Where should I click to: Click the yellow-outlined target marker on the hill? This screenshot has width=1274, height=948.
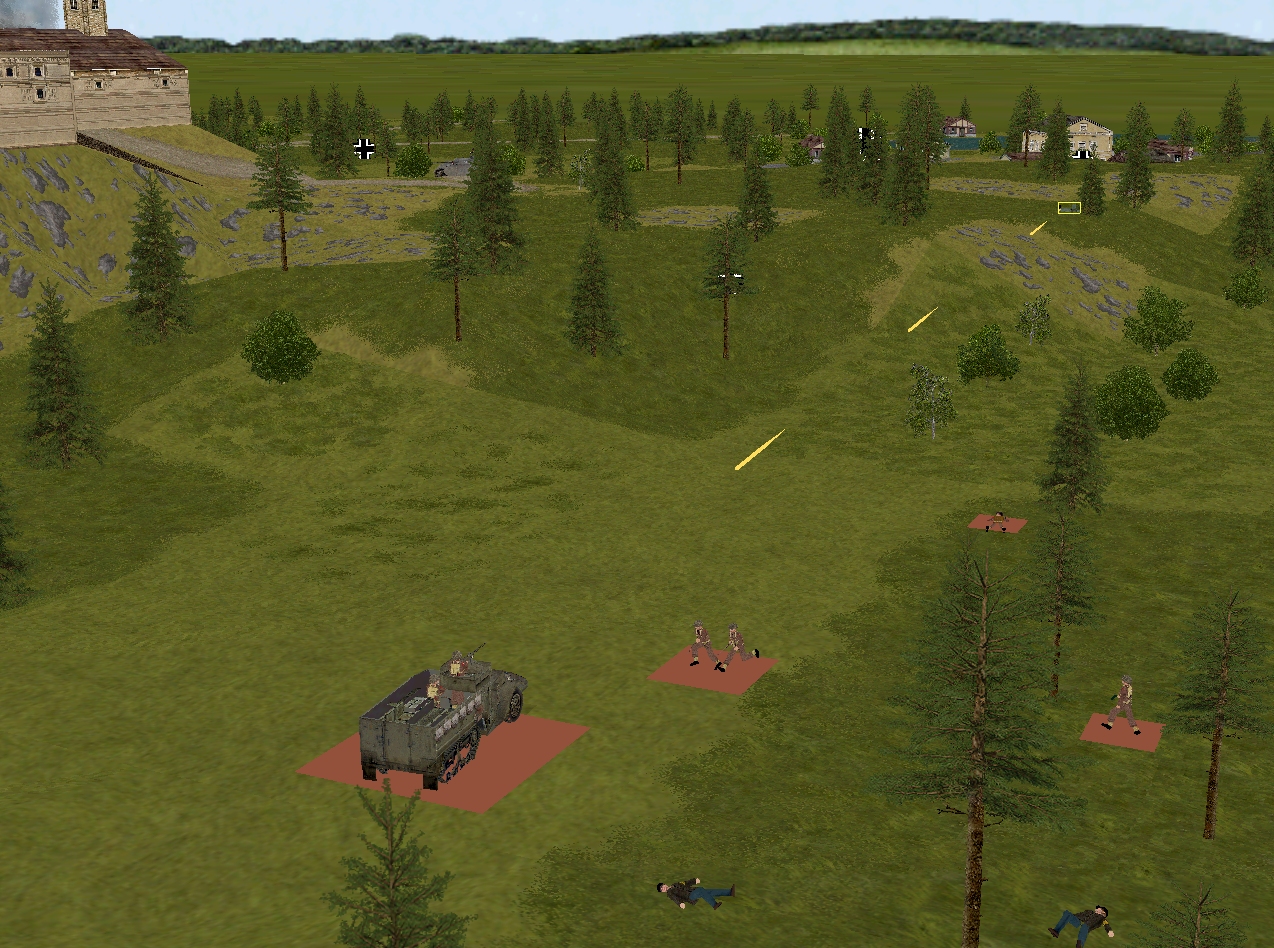tap(1069, 208)
